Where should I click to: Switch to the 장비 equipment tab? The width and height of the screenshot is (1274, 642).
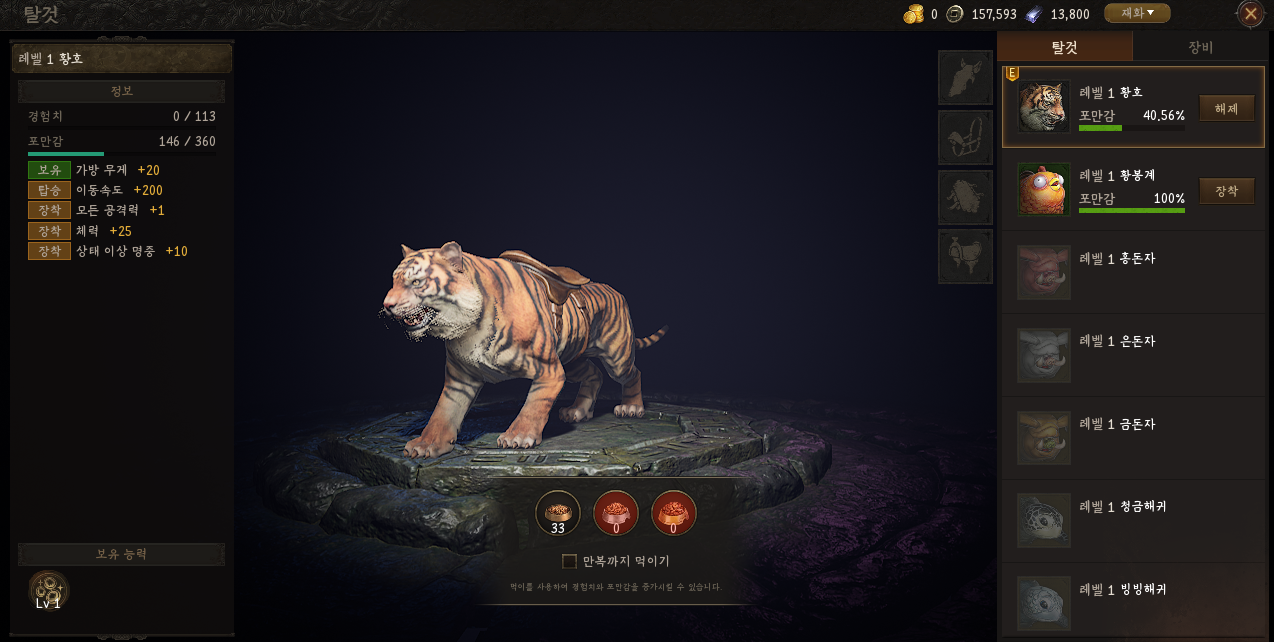(x=1200, y=47)
